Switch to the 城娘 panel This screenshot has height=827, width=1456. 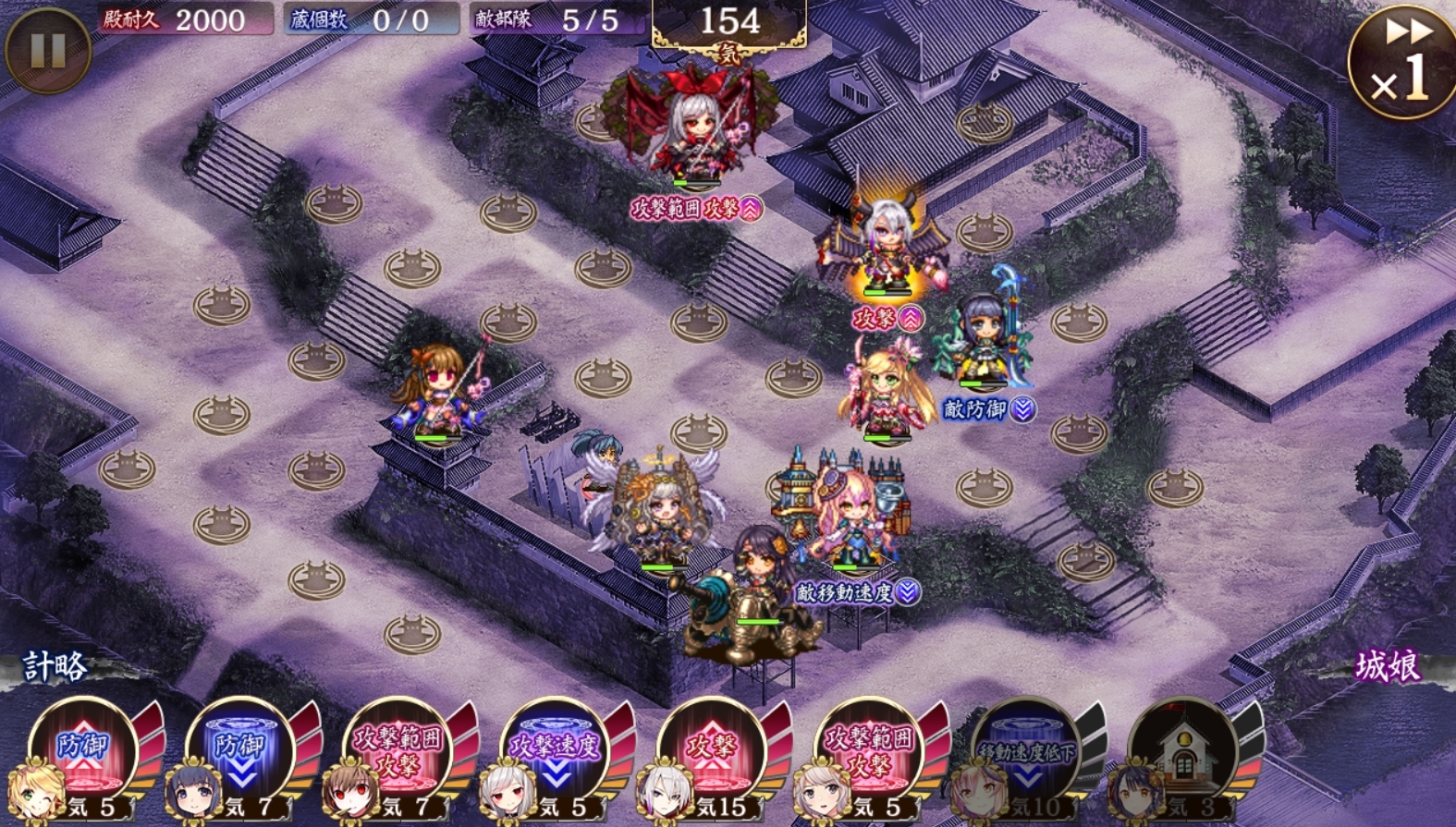coord(1387,665)
